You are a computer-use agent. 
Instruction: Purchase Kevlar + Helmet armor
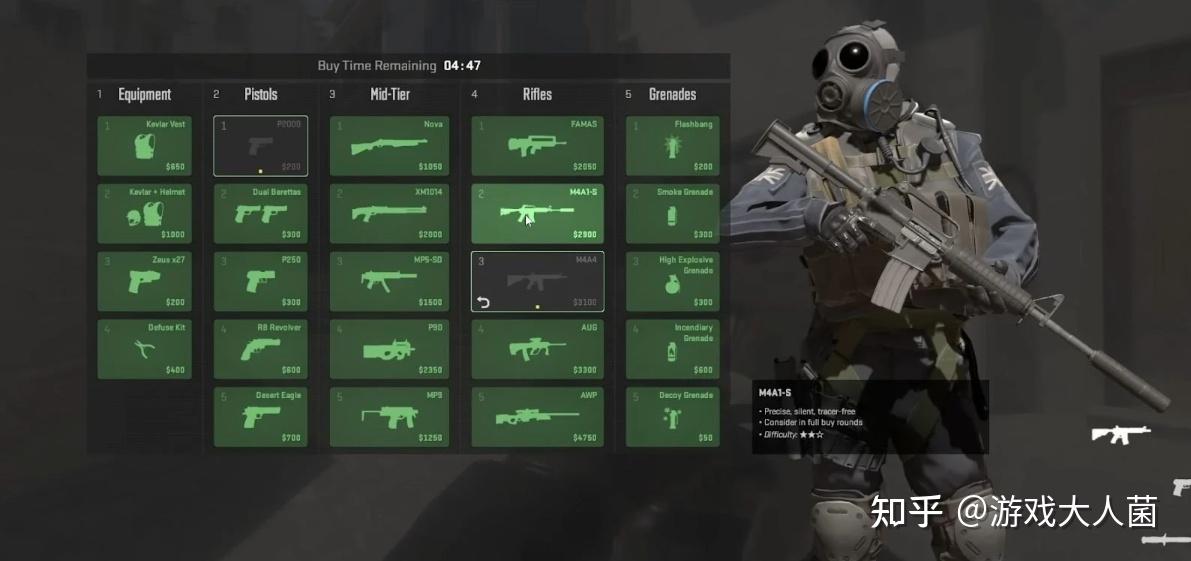pos(144,214)
